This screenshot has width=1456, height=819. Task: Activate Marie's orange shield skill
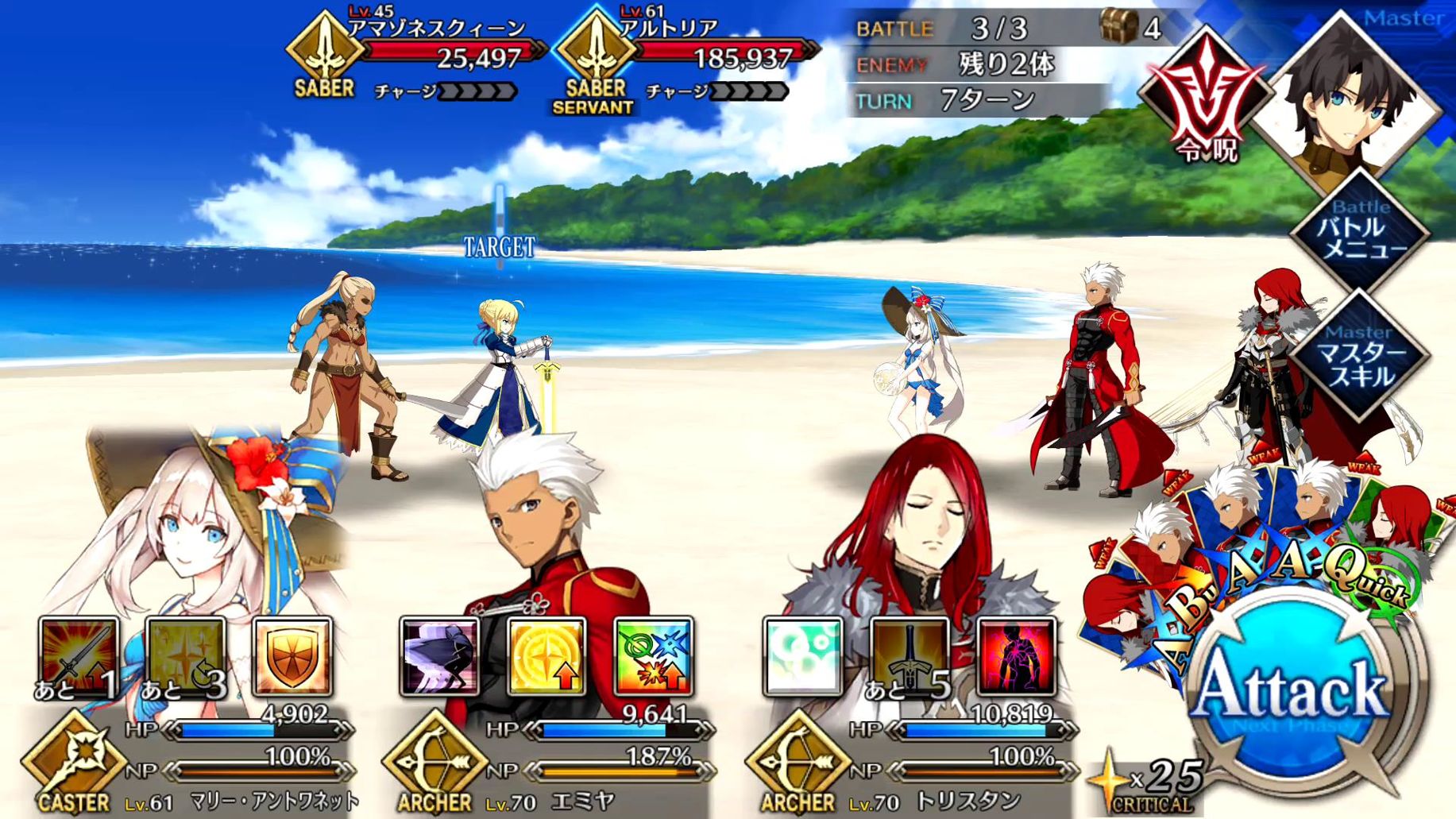click(292, 657)
